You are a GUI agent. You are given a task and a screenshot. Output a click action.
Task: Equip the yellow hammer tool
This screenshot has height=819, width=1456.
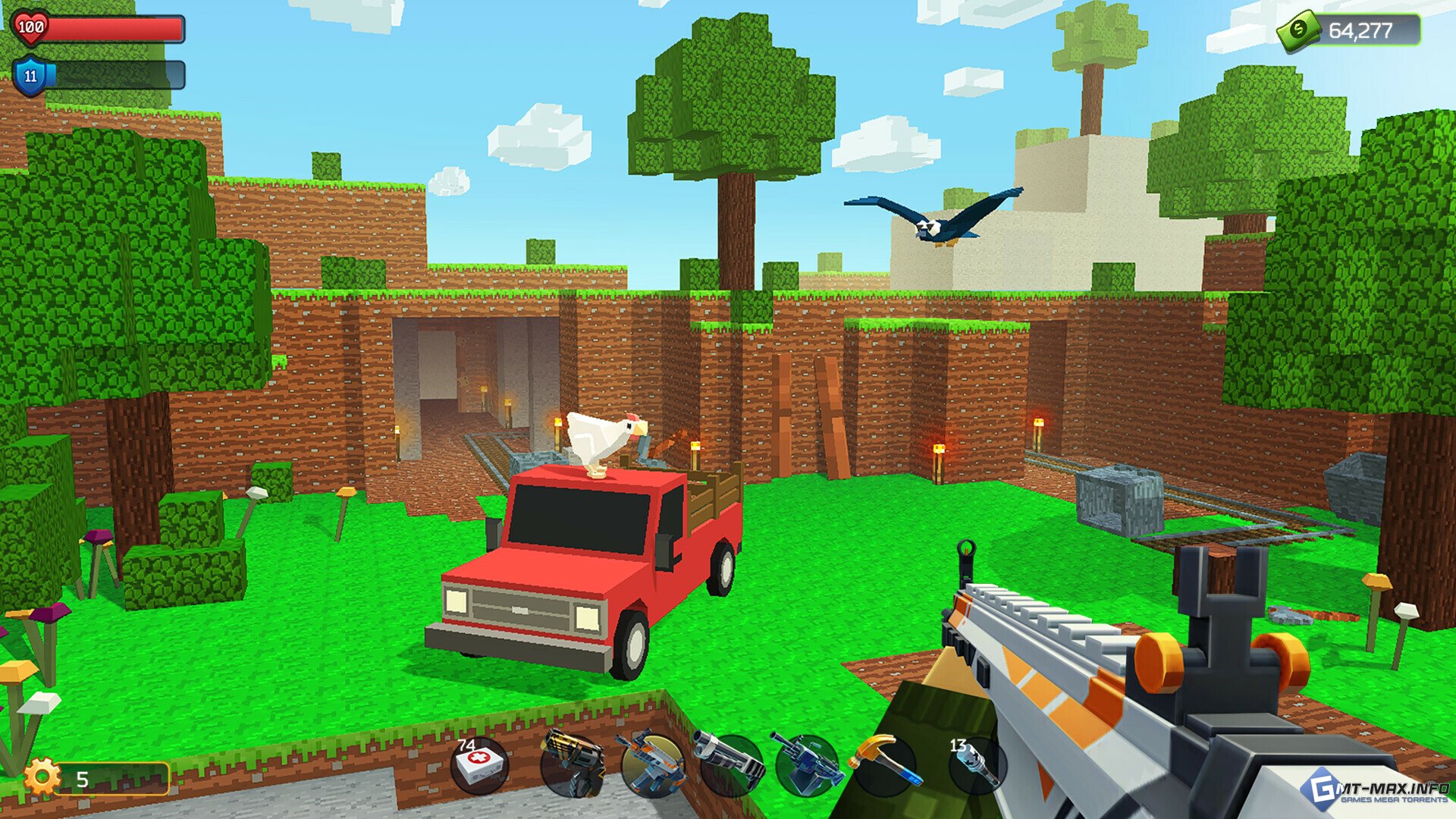point(886,764)
